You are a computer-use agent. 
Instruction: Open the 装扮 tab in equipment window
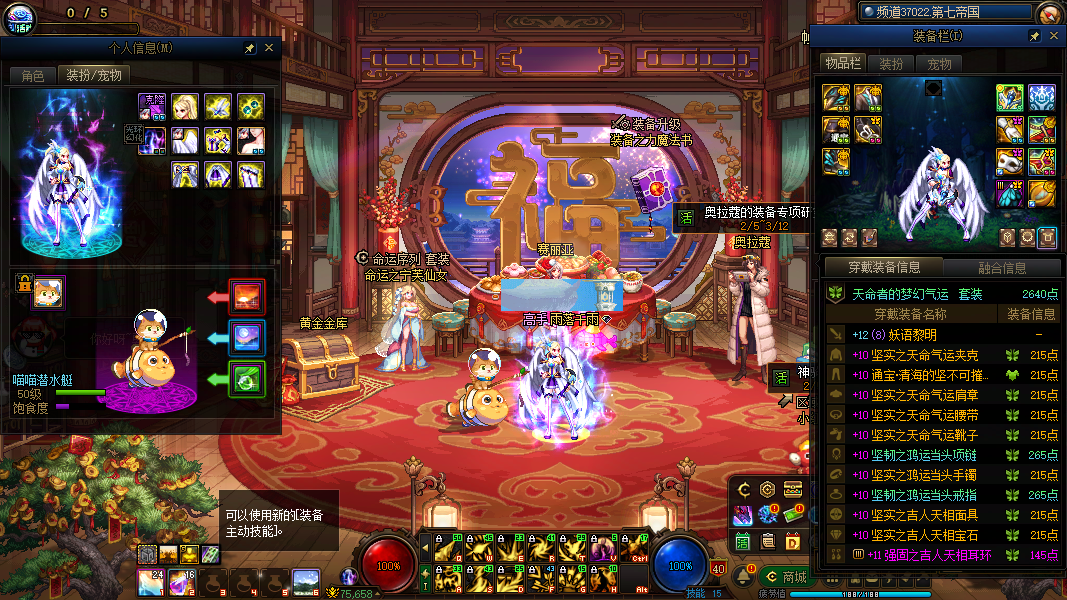(890, 64)
